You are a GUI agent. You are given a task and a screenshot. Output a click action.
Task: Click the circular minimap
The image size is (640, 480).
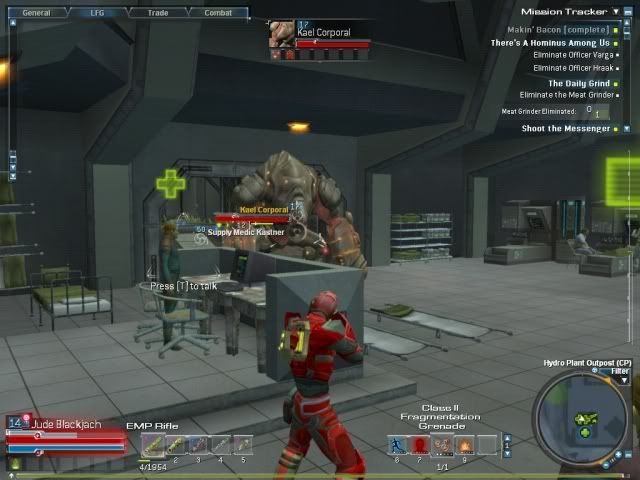(x=583, y=420)
